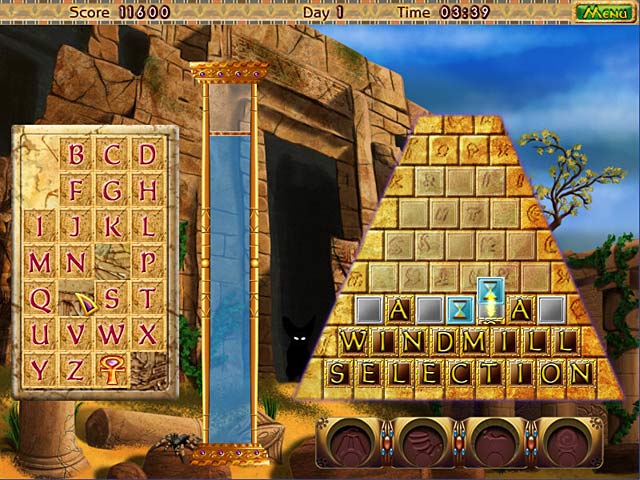Click letter G tile
This screenshot has width=640, height=480.
pos(111,190)
